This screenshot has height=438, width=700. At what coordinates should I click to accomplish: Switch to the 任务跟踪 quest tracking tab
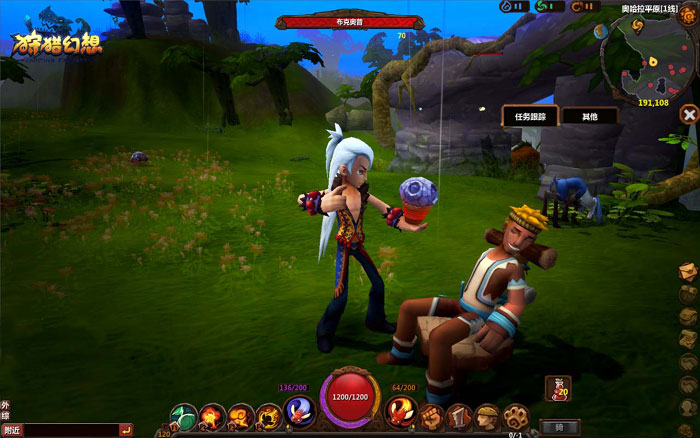click(528, 116)
